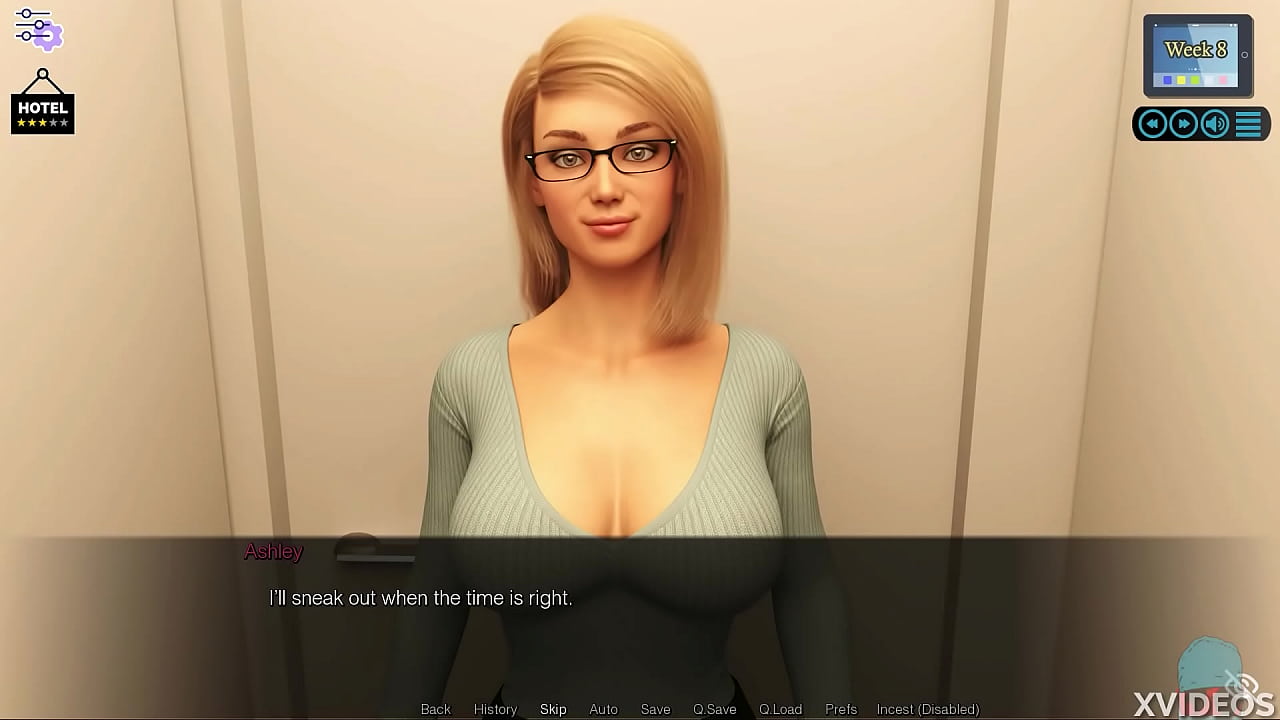Toggle the sound speaker button

[1215, 124]
